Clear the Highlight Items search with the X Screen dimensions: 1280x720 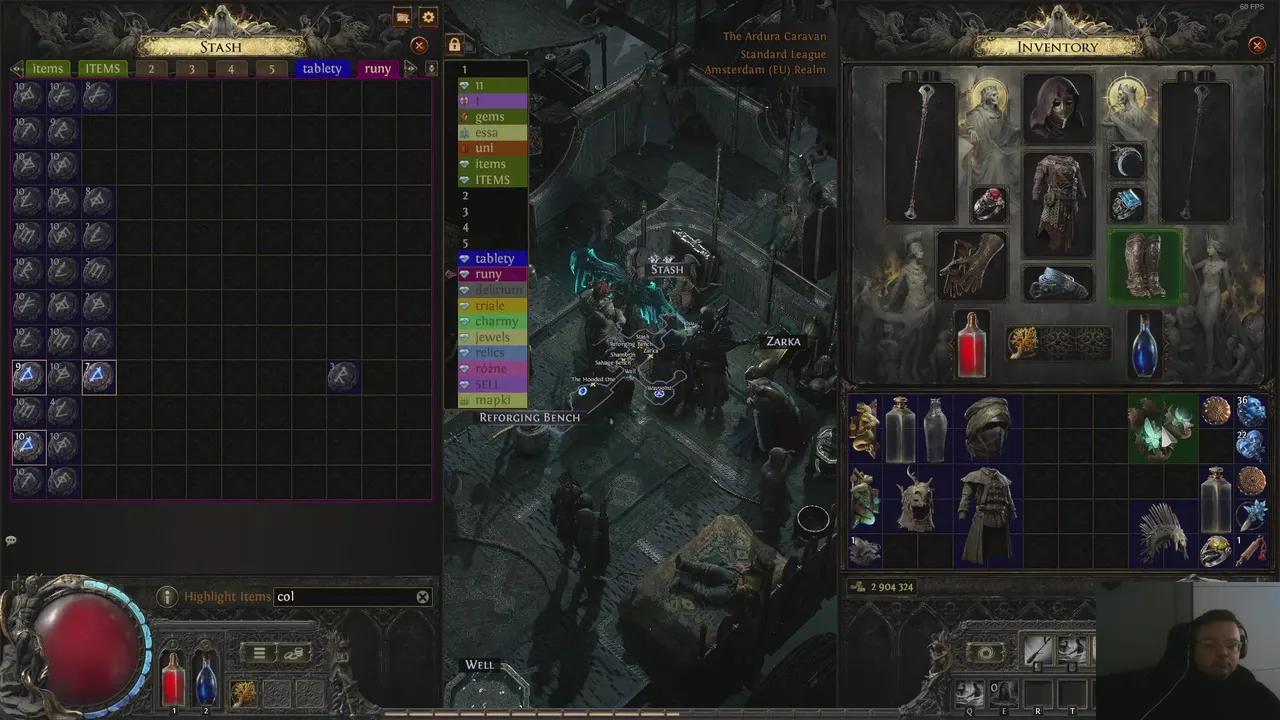point(422,596)
